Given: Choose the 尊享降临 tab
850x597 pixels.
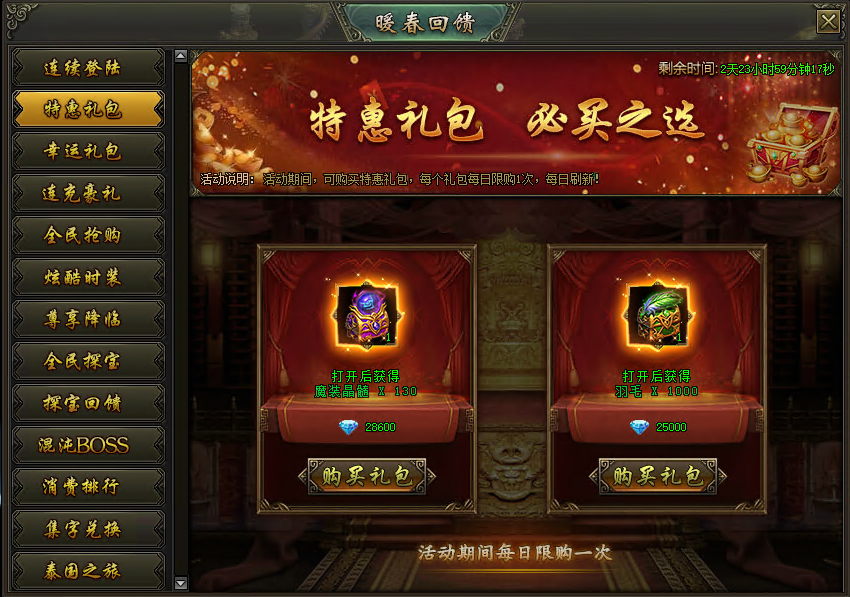Looking at the screenshot, I should (88, 319).
